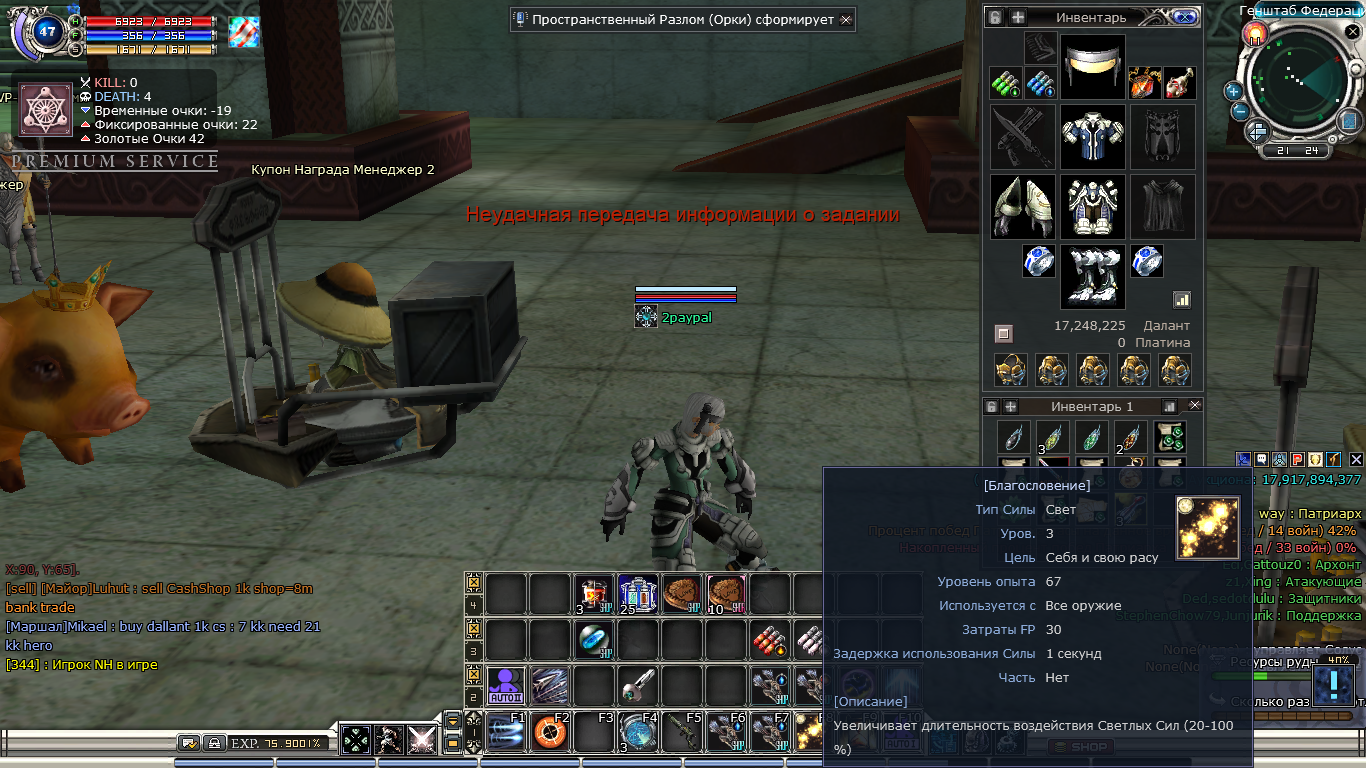
Task: Close the Инвентарь 1 bag panel
Action: (1194, 406)
